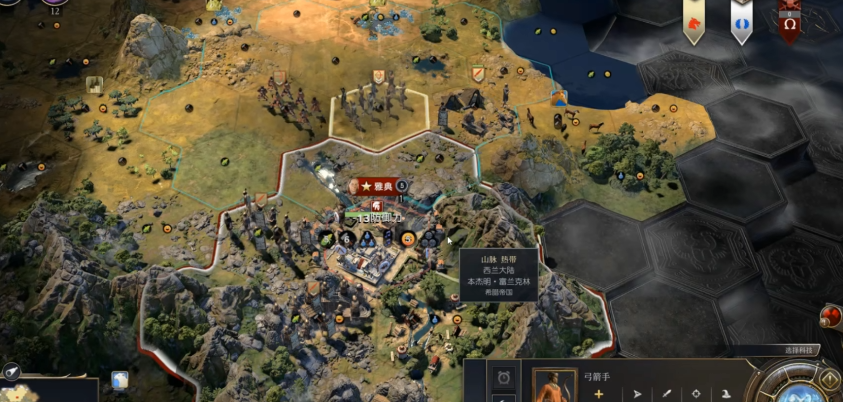Open the red omega faction banner
This screenshot has height=402, width=843.
(x=790, y=22)
